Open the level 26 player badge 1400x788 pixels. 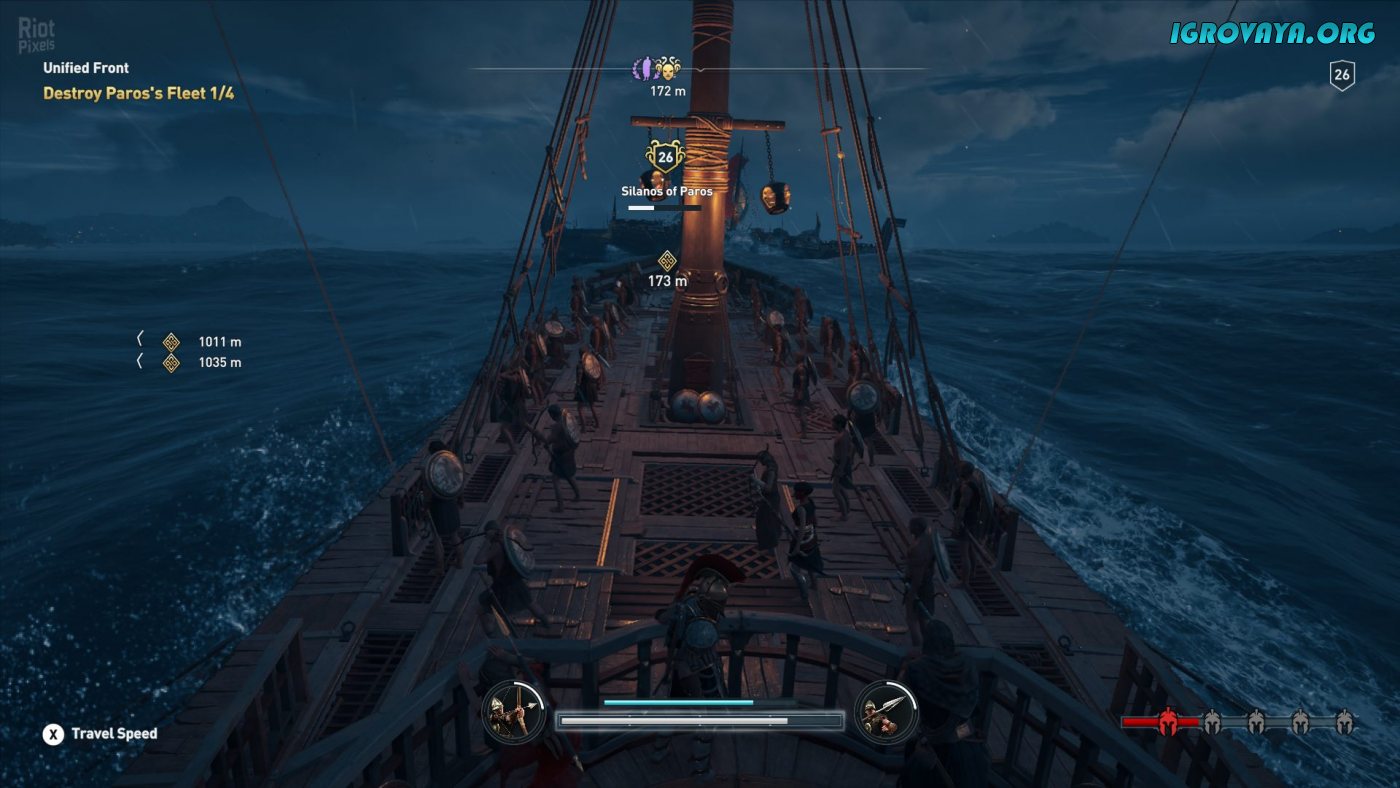[1341, 75]
